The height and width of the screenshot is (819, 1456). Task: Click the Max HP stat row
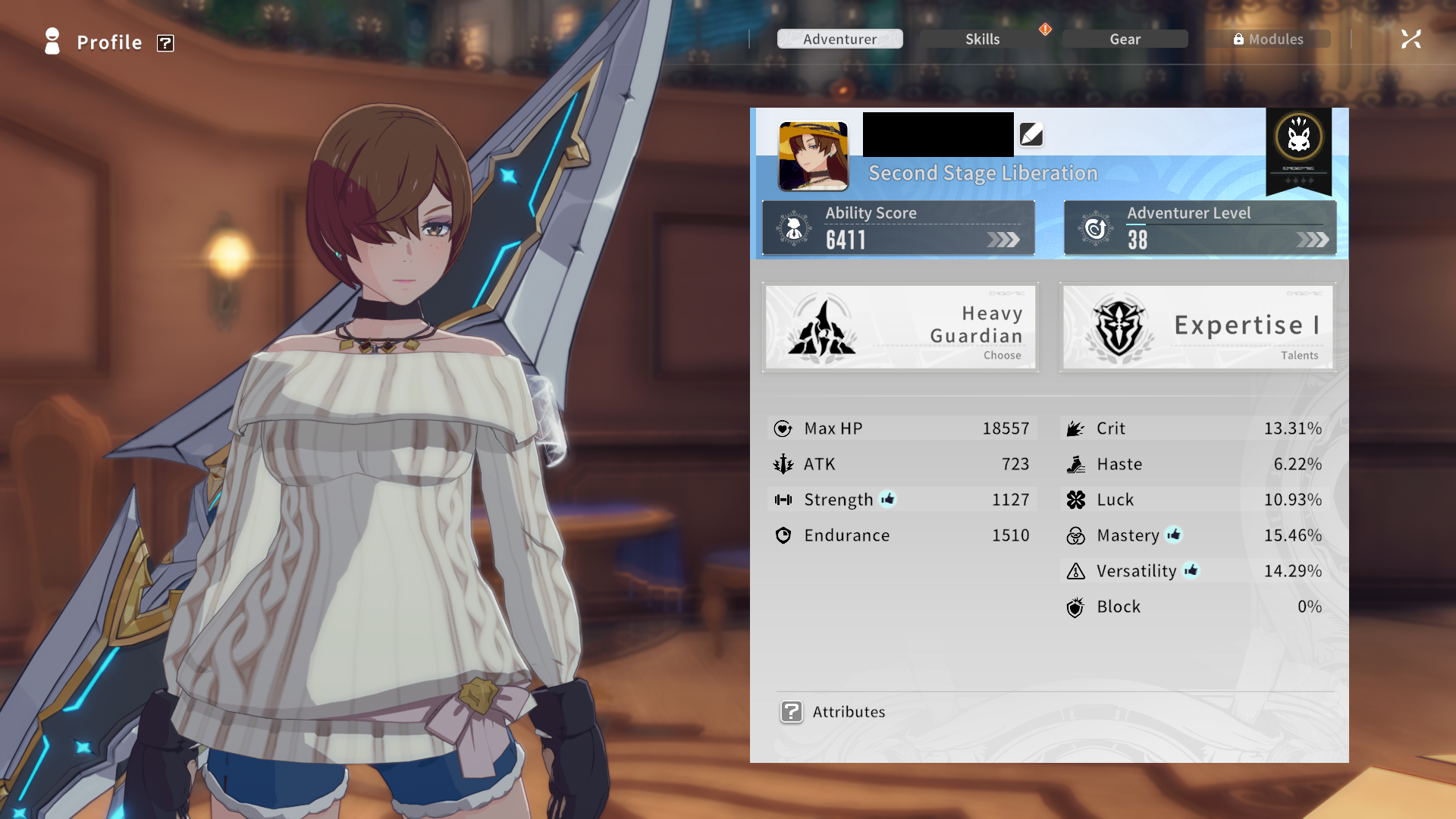pyautogui.click(x=901, y=428)
